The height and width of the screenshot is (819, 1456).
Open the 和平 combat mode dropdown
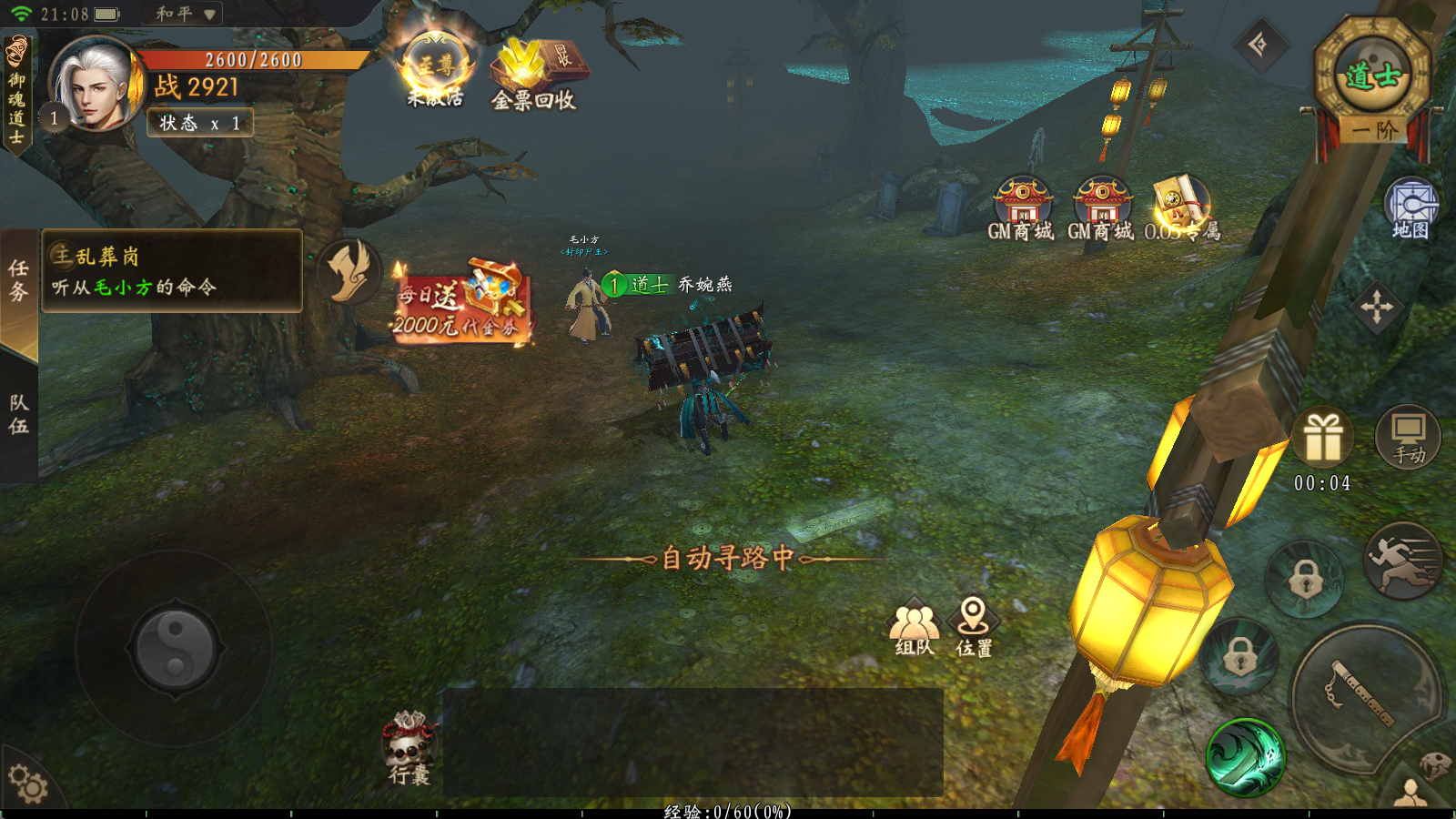point(184,14)
